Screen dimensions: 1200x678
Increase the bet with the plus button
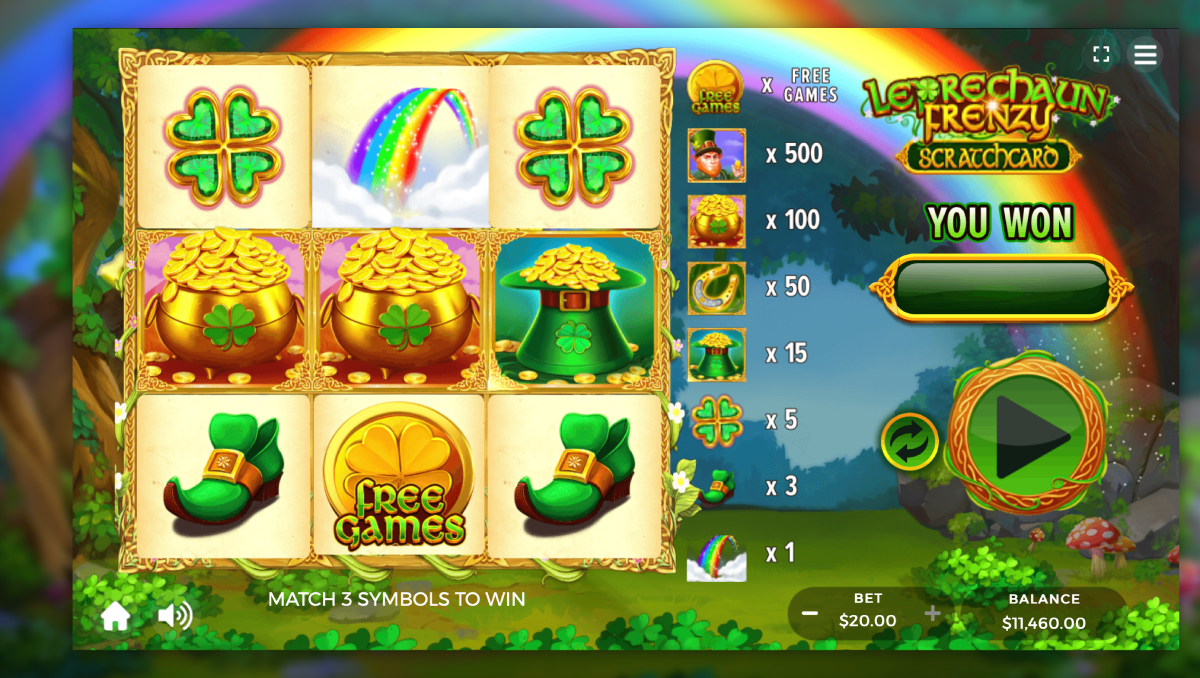[932, 613]
